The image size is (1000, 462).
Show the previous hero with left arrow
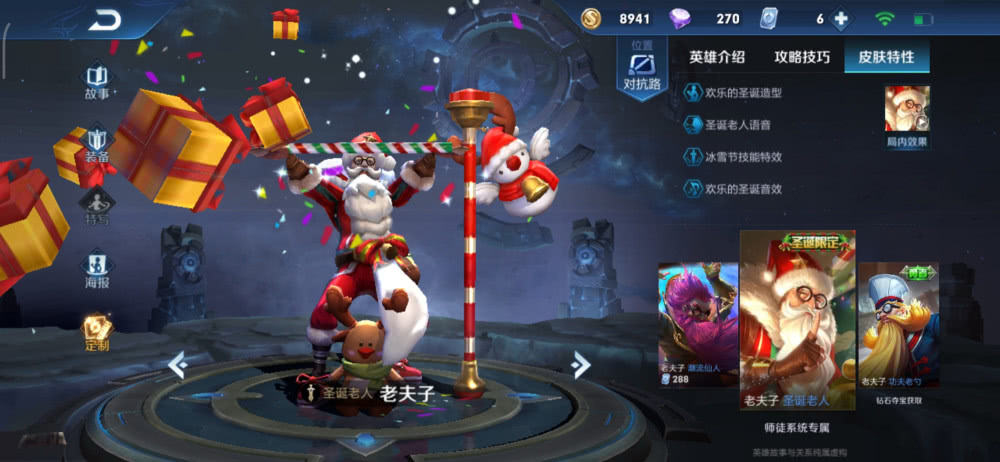point(178,366)
